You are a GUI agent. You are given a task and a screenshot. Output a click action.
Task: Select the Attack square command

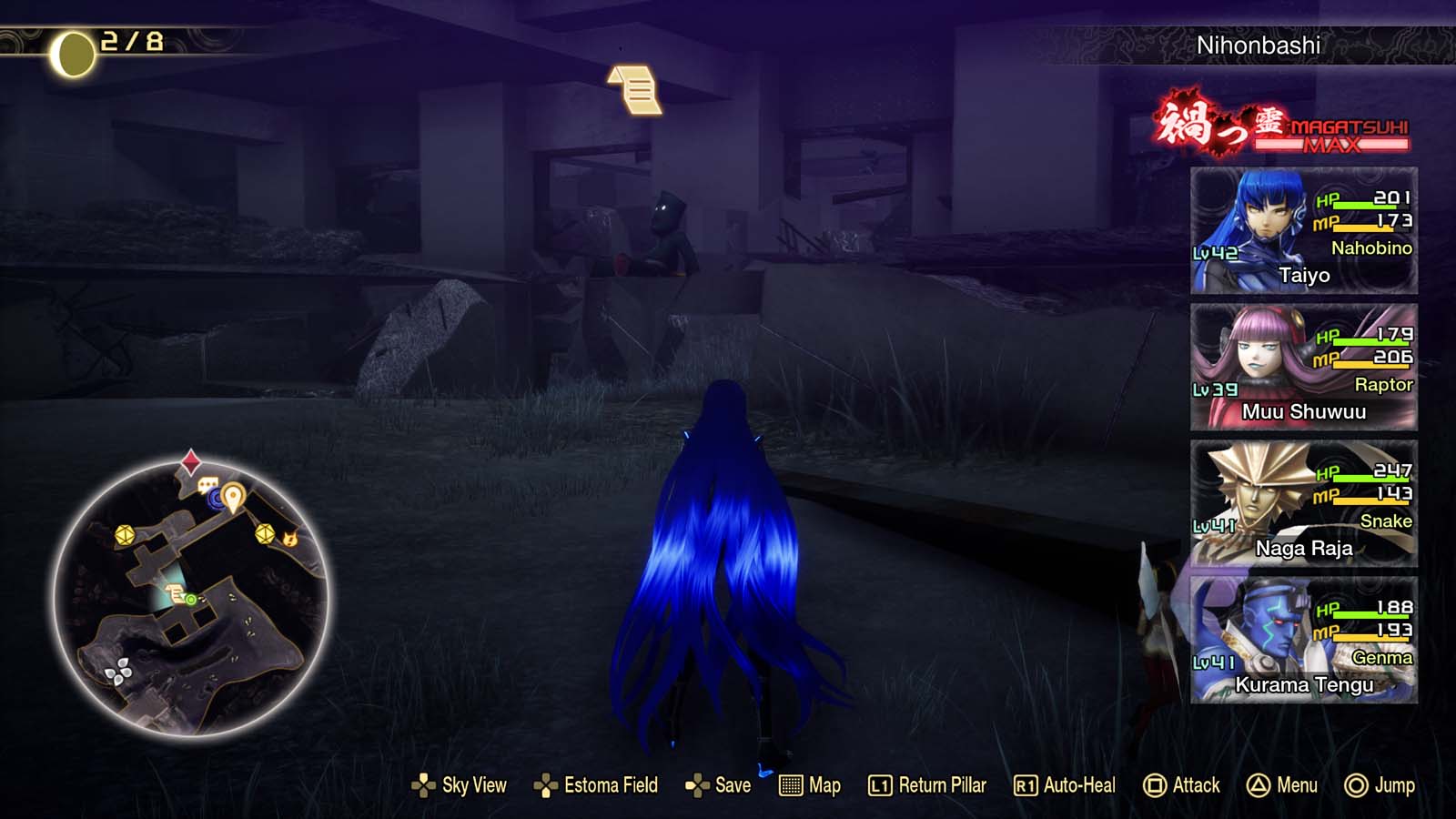pyautogui.click(x=1156, y=785)
